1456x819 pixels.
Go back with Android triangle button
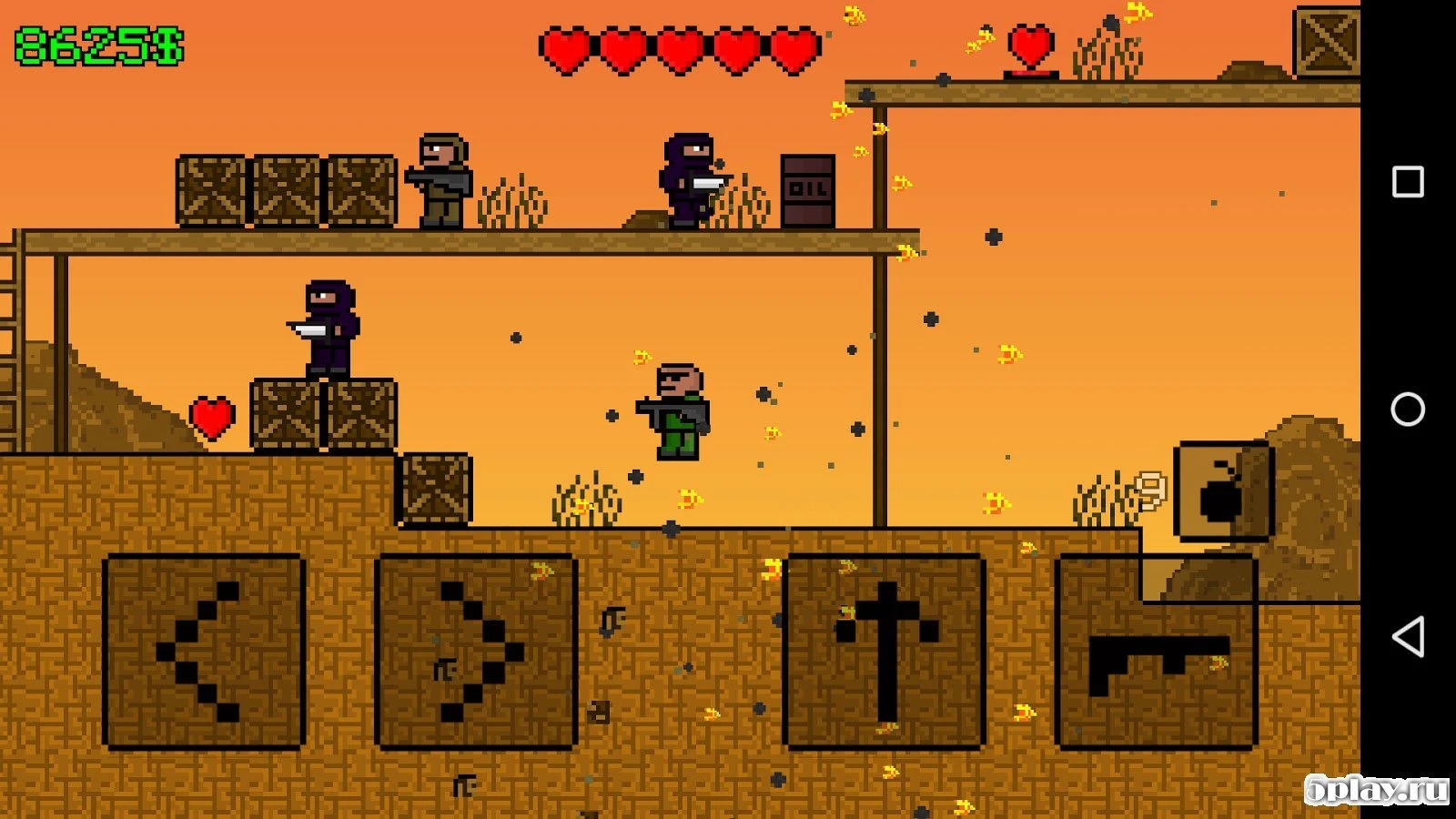(1408, 637)
